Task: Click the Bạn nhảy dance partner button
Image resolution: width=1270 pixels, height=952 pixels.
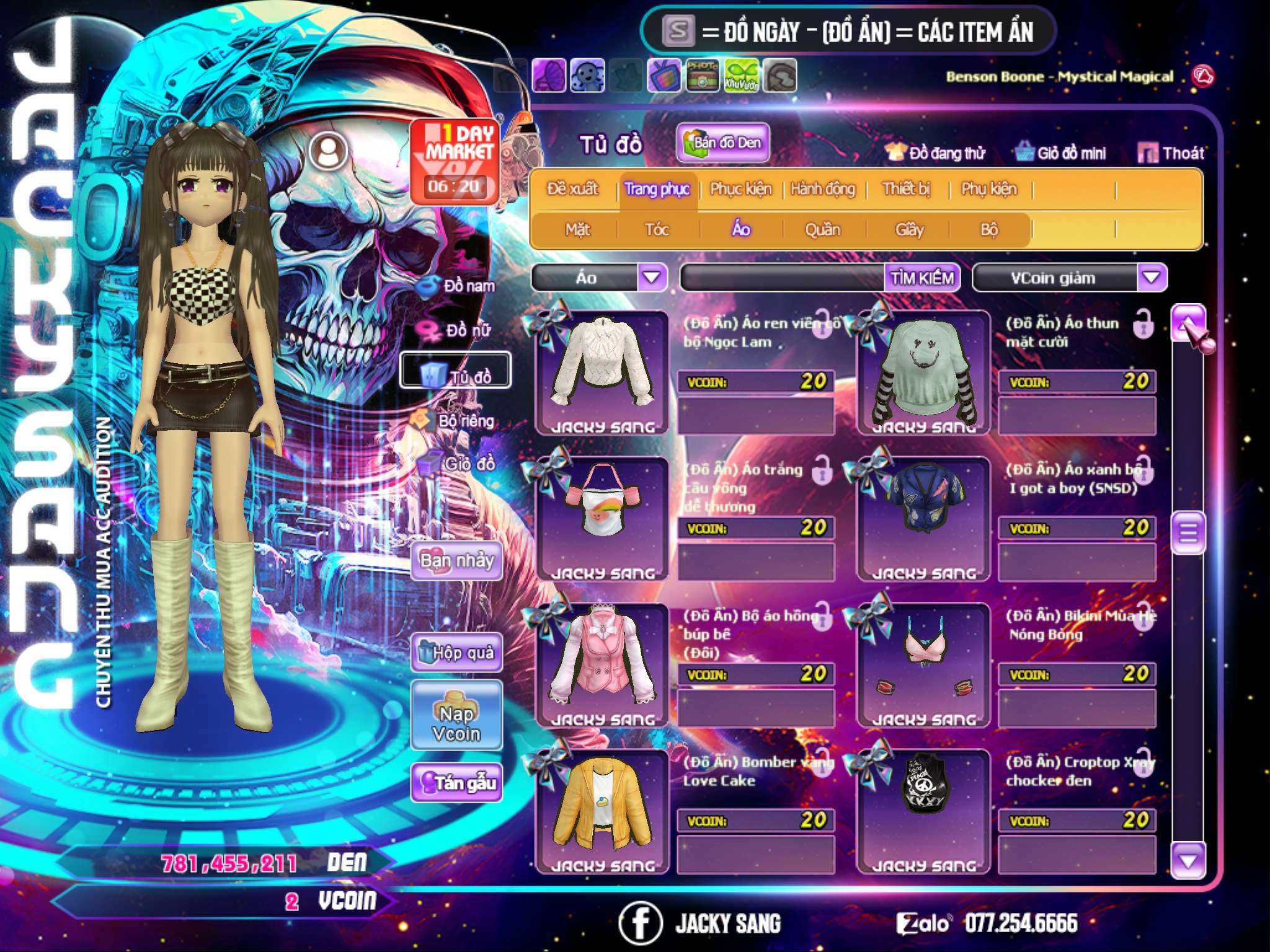Action: pos(456,561)
